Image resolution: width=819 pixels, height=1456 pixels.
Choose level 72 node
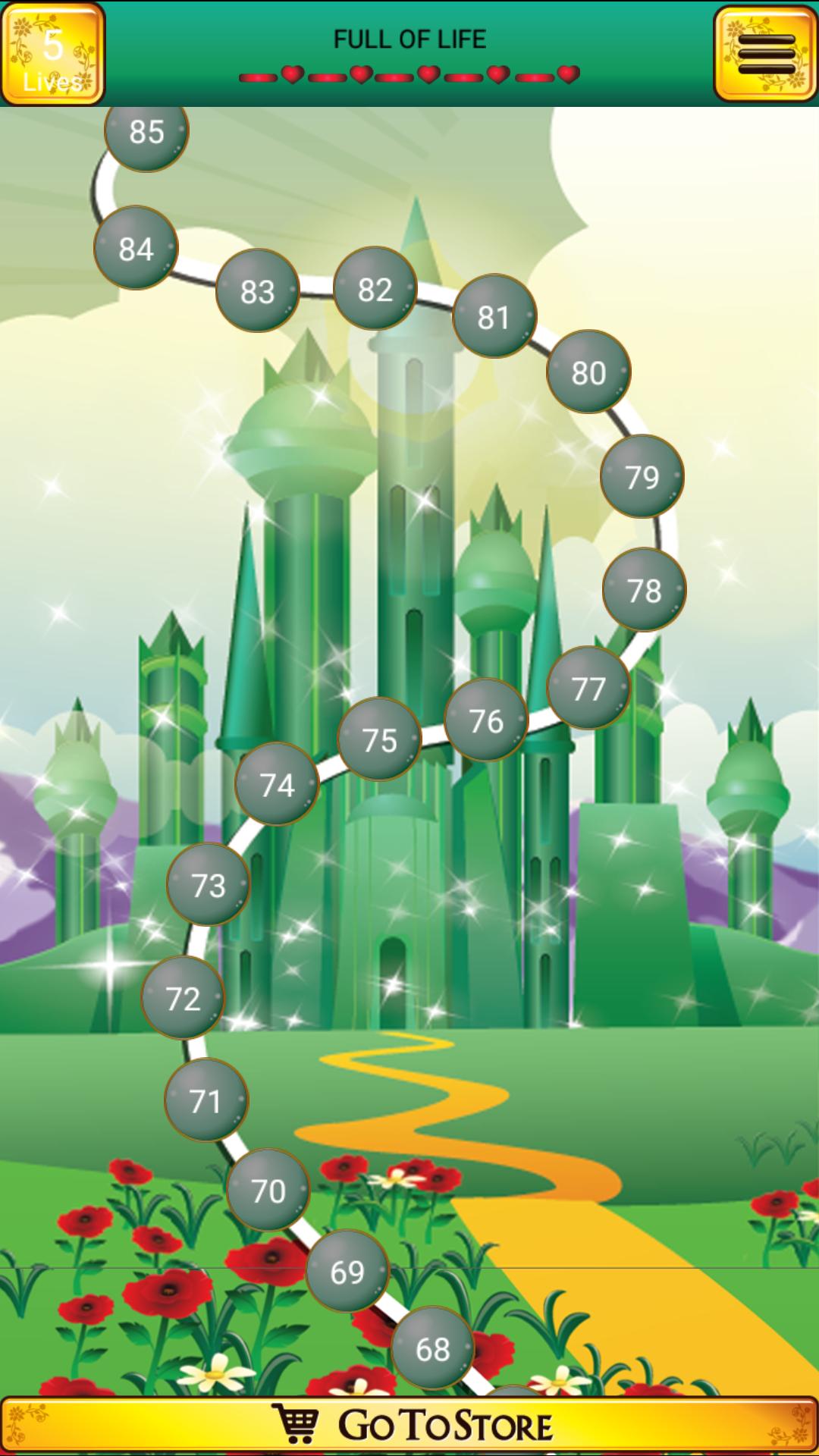tap(183, 998)
